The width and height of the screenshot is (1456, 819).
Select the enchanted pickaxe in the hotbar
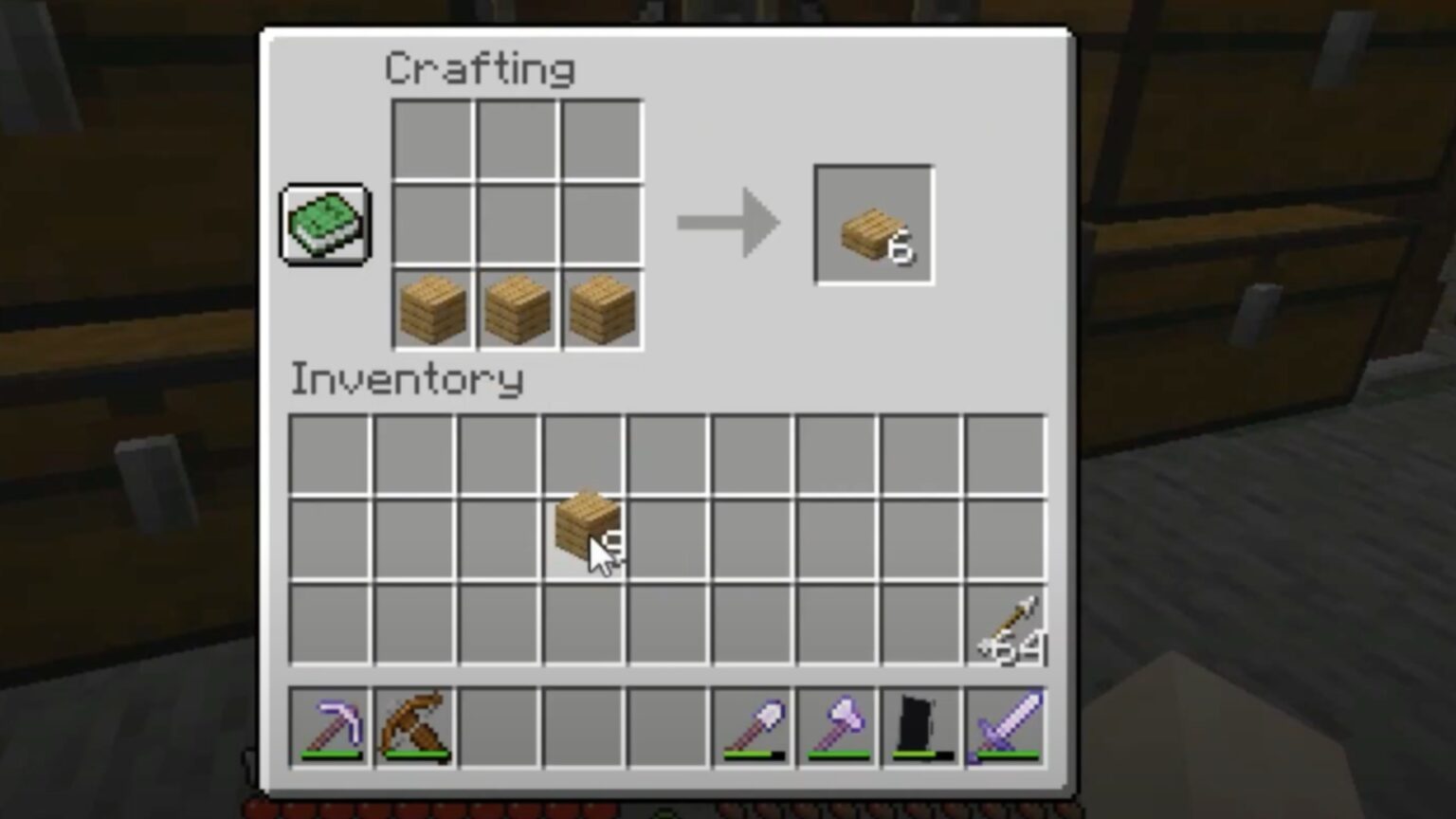click(332, 725)
